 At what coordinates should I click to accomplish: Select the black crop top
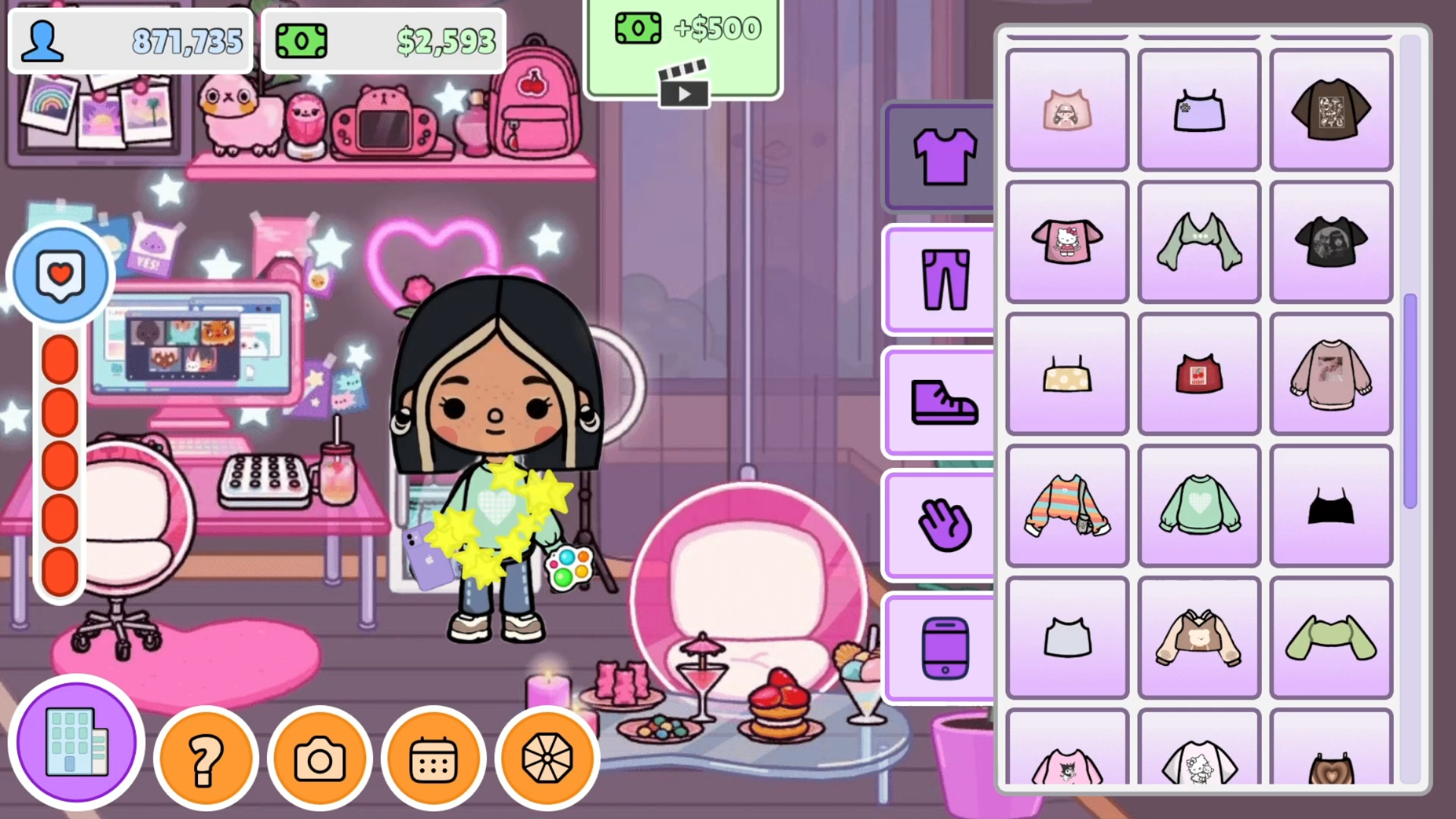pos(1331,505)
